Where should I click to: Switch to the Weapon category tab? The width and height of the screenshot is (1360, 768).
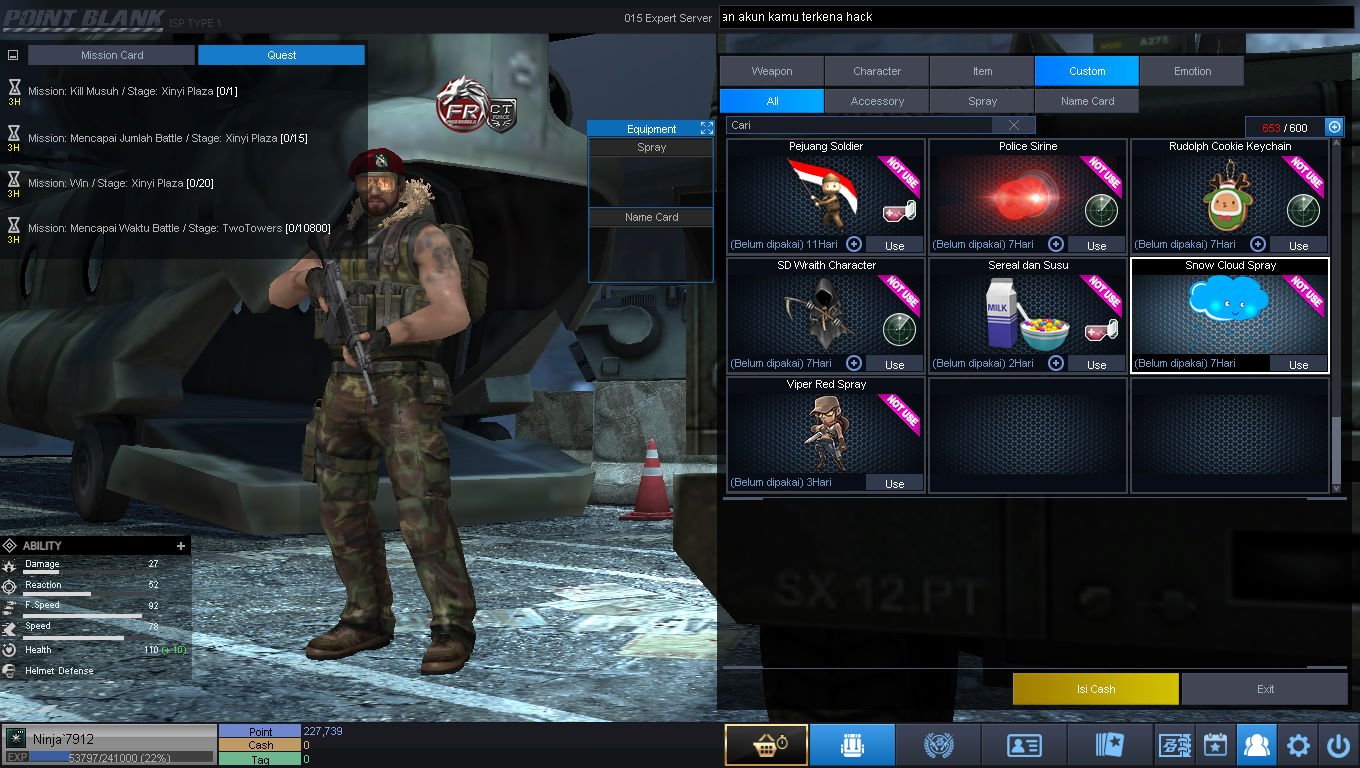(772, 71)
